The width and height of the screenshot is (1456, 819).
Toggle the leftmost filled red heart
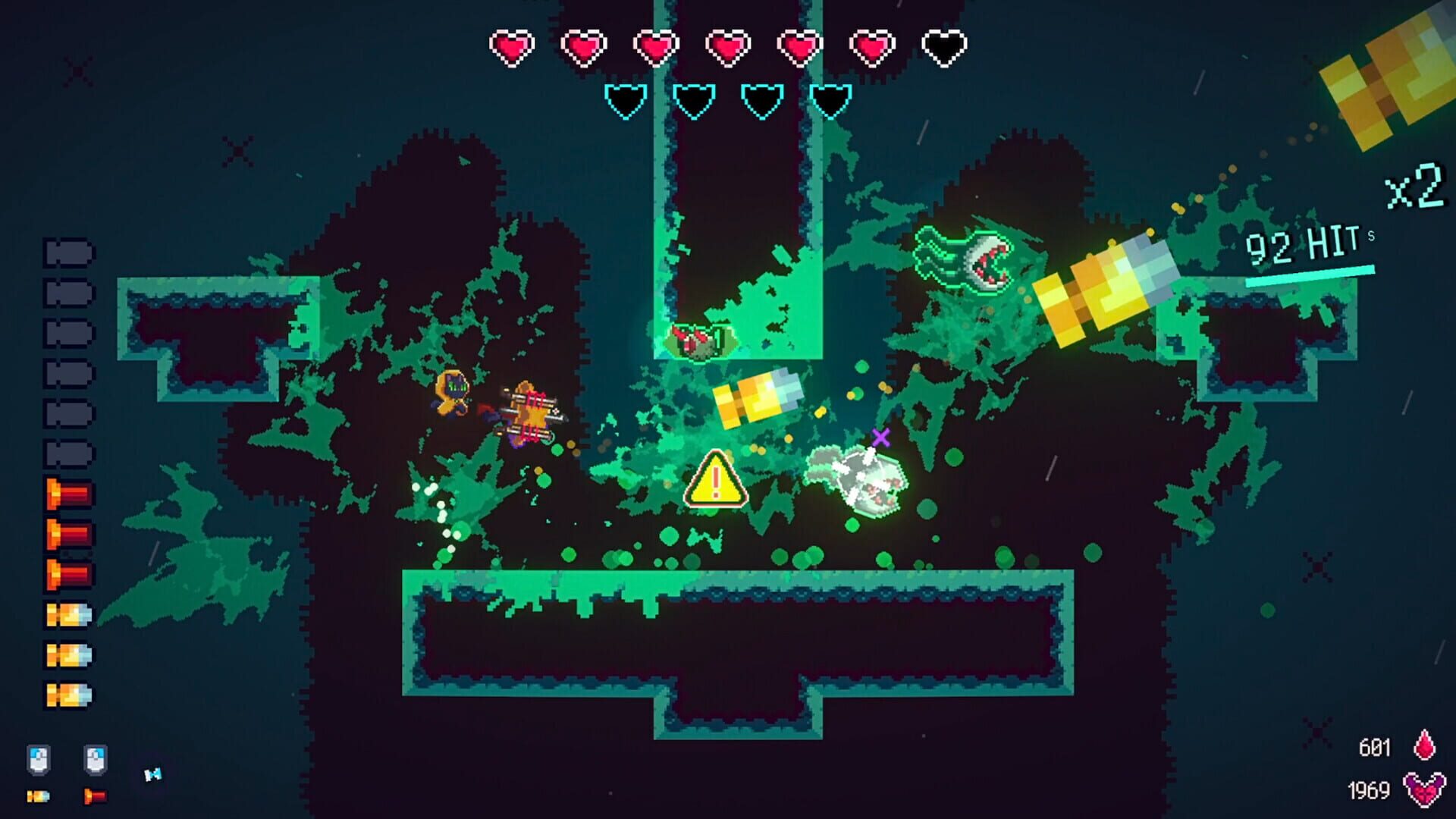512,47
